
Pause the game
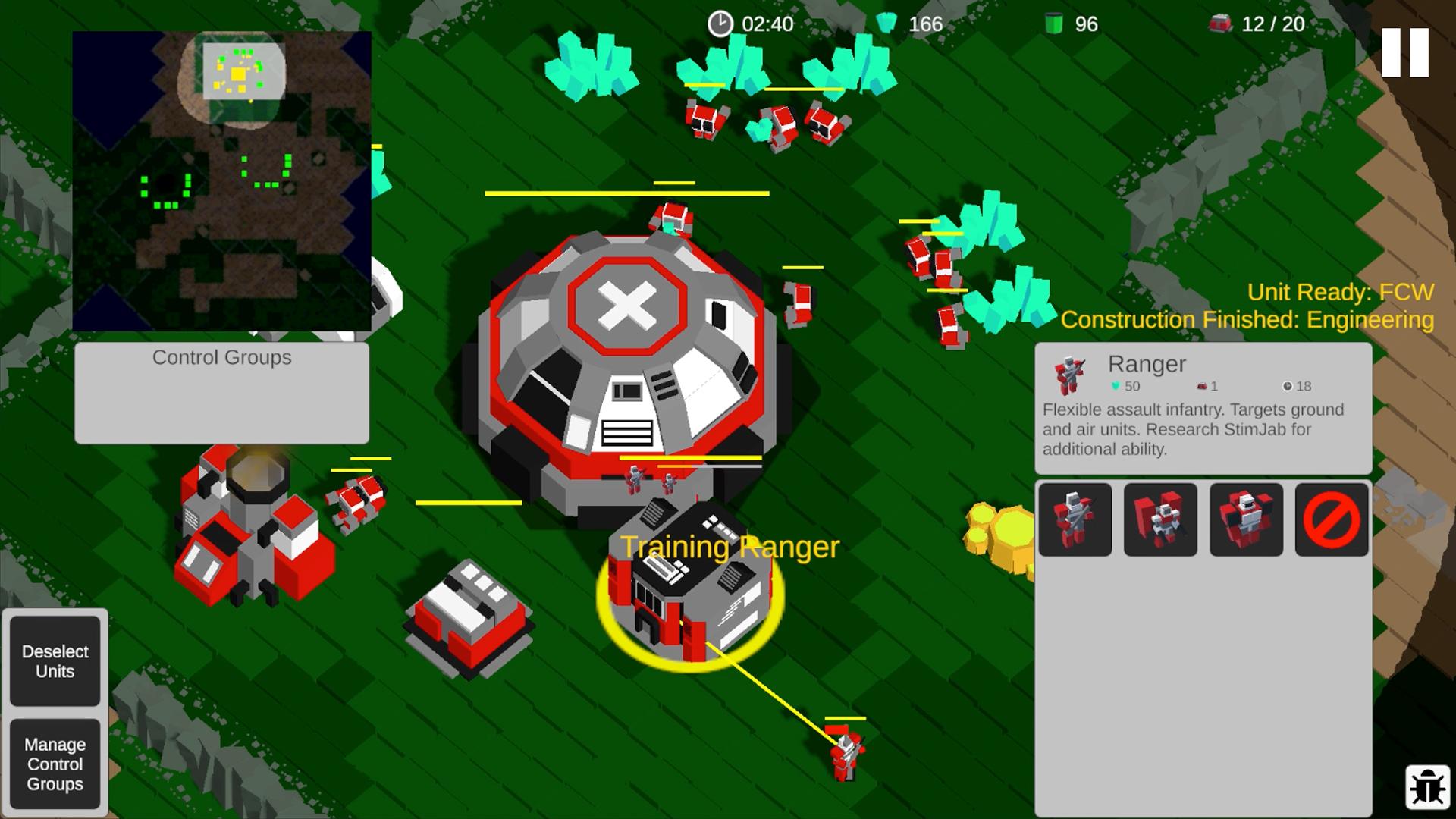coord(1404,52)
